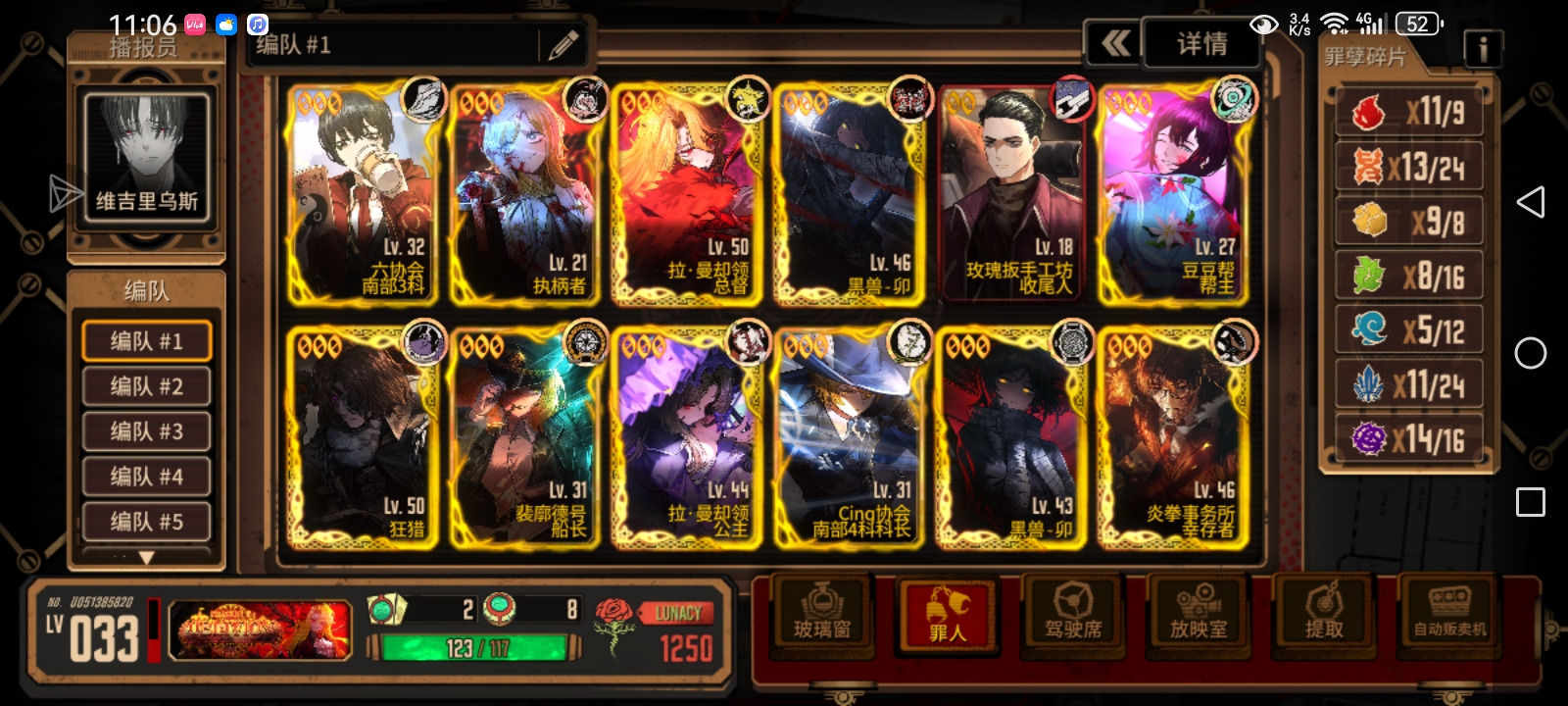
Task: Choose 裴廓德号船长 Lv. 31 card
Action: (x=524, y=437)
